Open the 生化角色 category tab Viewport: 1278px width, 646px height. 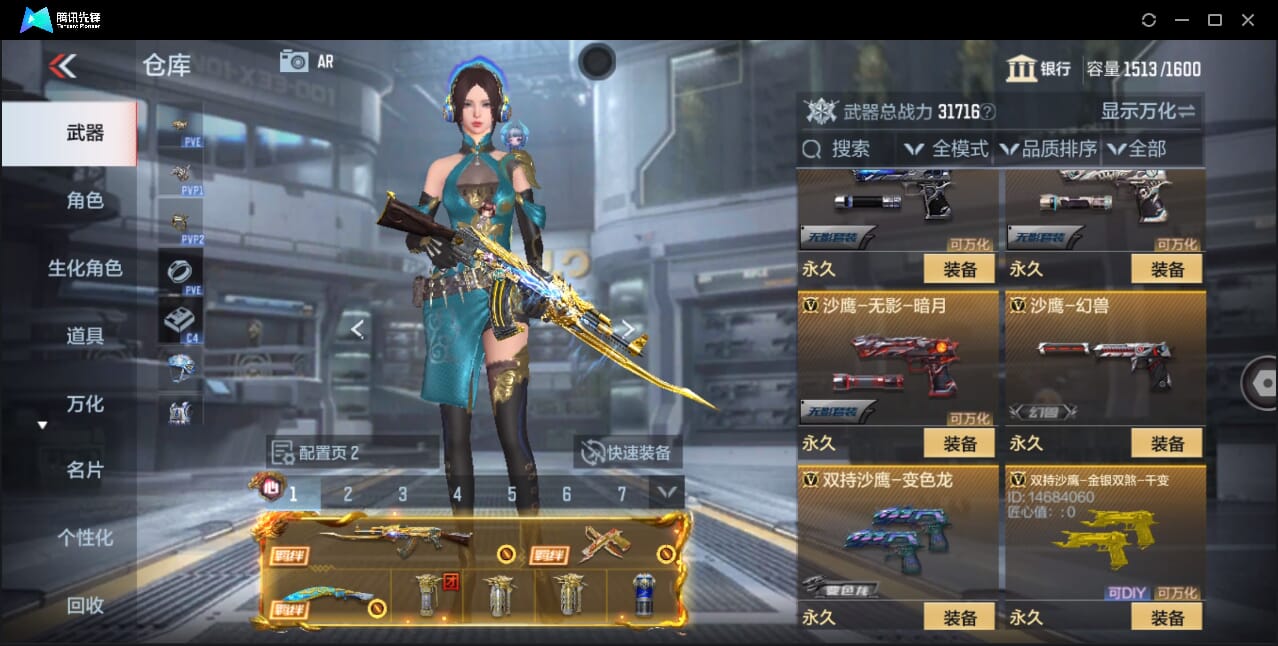[85, 268]
